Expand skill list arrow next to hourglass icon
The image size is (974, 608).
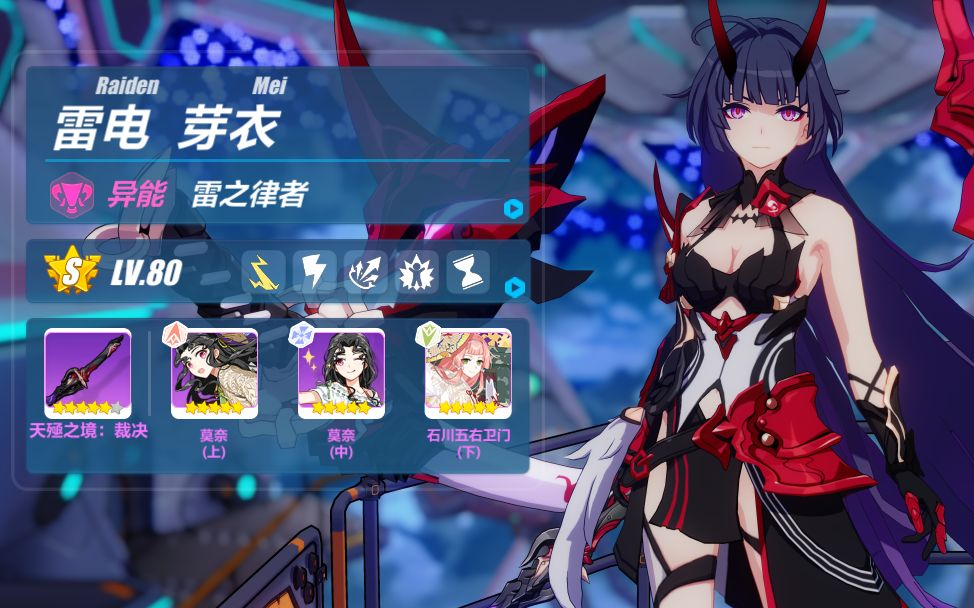pos(513,288)
